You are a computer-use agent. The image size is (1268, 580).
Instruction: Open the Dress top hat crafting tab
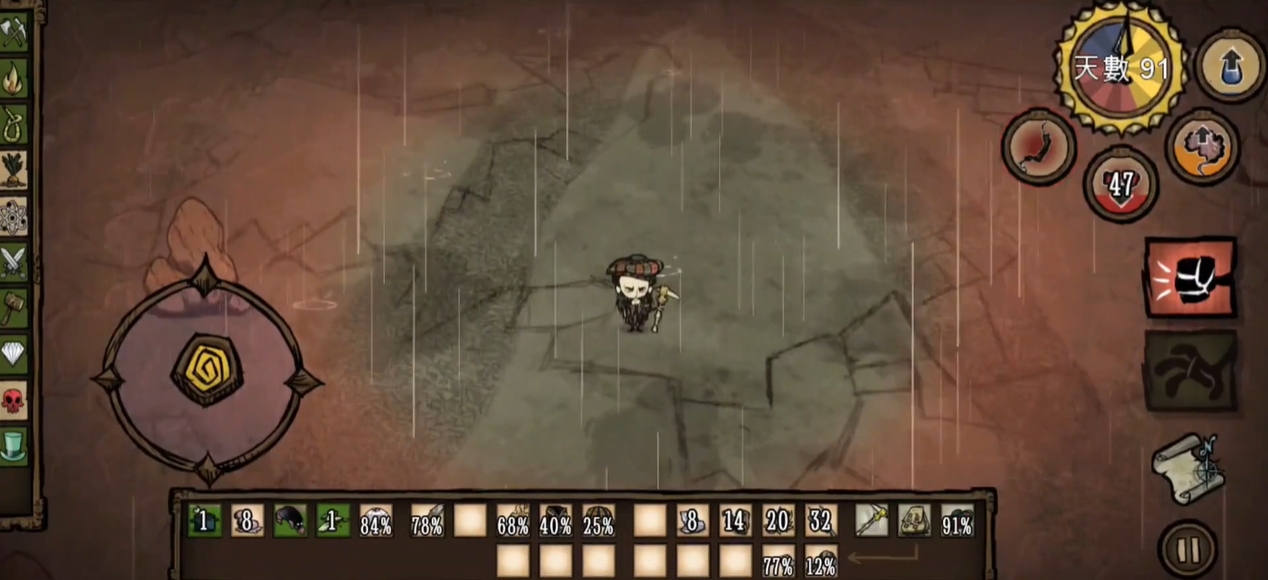click(x=13, y=446)
